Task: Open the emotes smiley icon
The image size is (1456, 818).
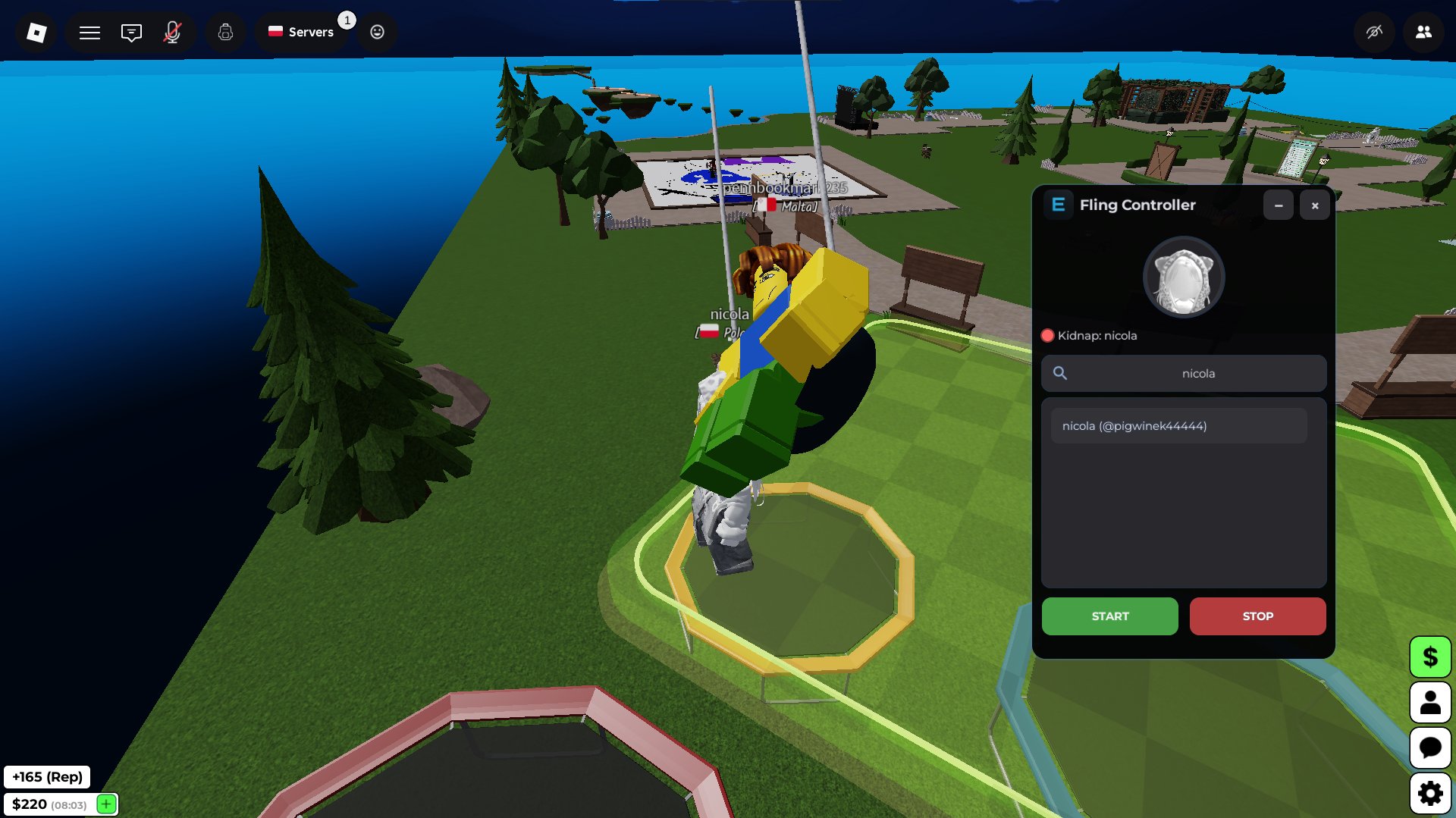Action: [377, 32]
